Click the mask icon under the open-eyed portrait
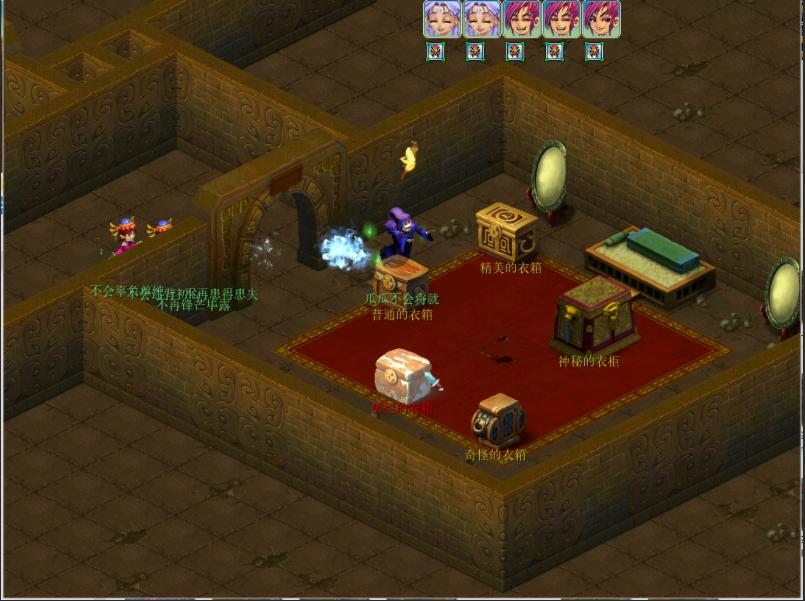This screenshot has width=805, height=601. [594, 51]
